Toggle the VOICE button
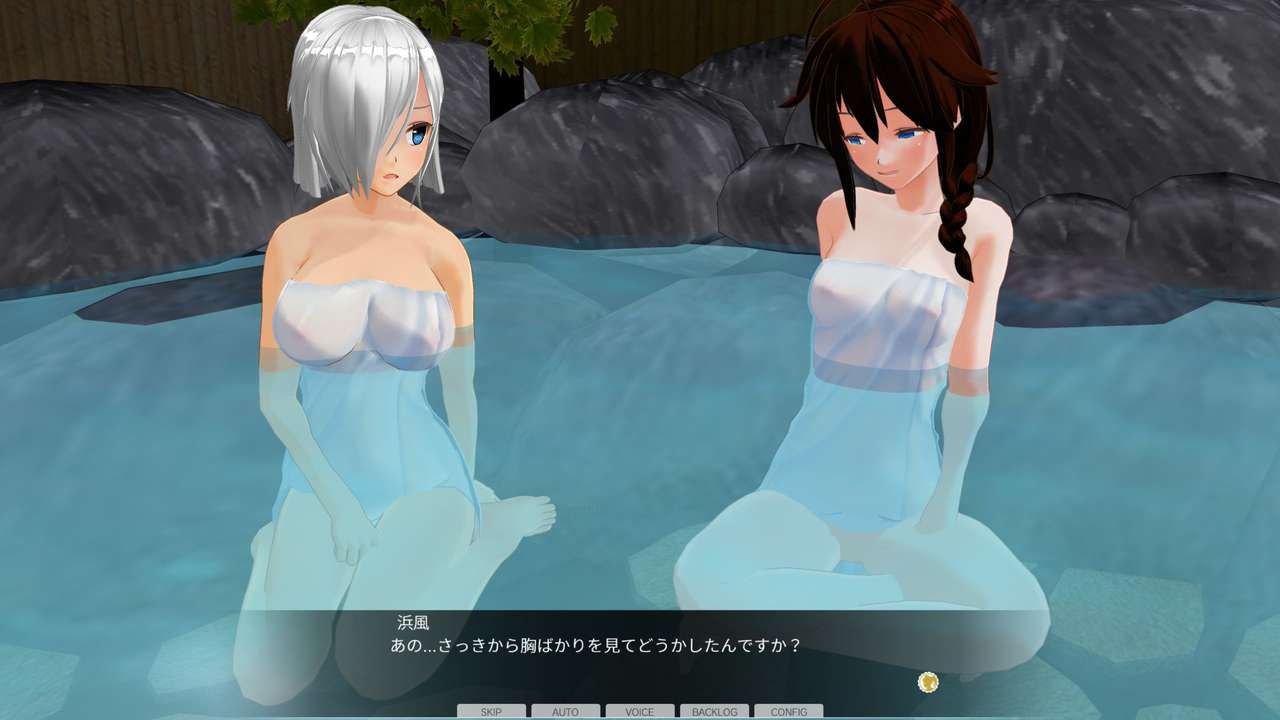 coord(640,712)
